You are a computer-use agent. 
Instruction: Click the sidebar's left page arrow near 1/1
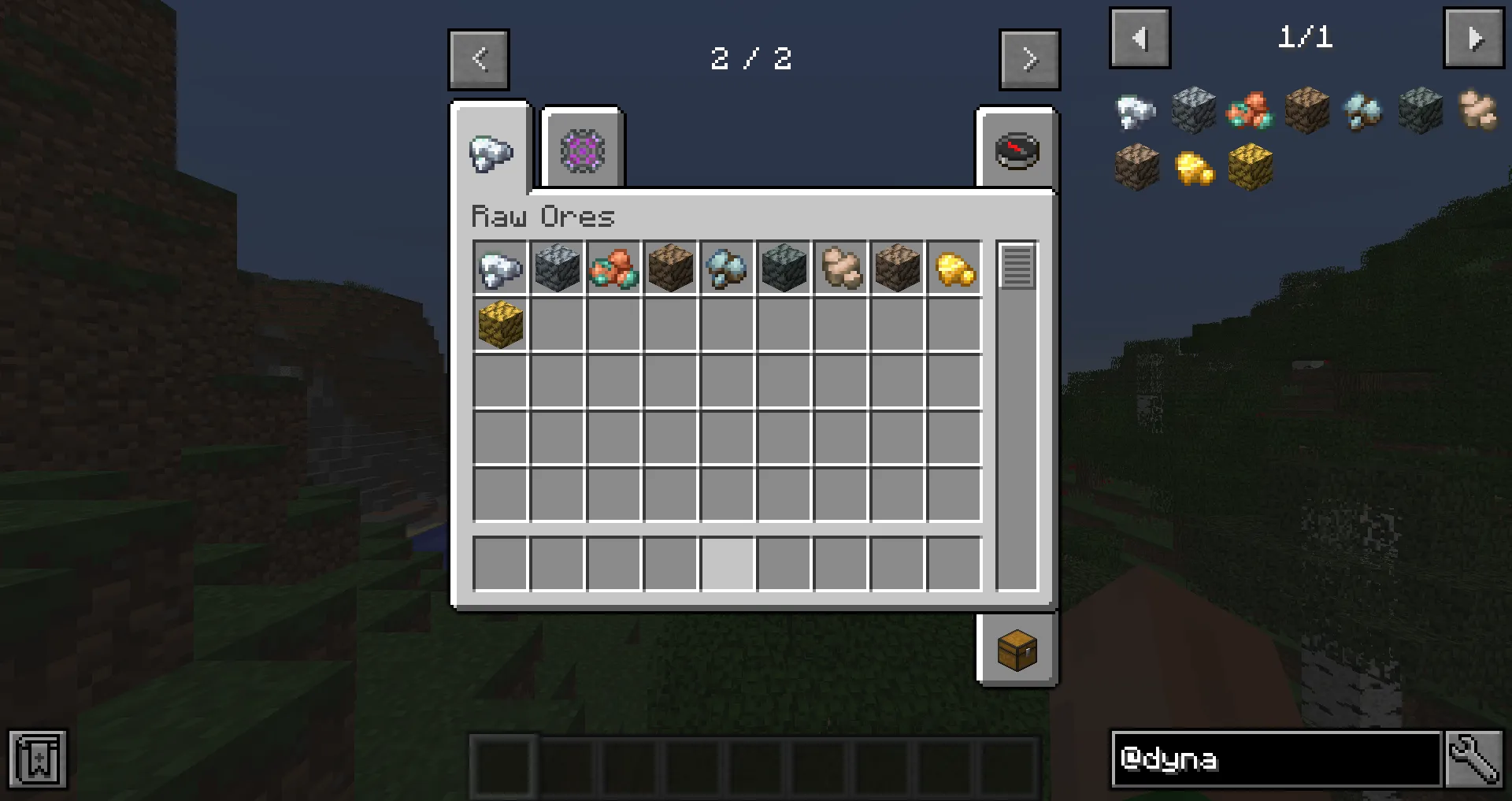pos(1140,37)
